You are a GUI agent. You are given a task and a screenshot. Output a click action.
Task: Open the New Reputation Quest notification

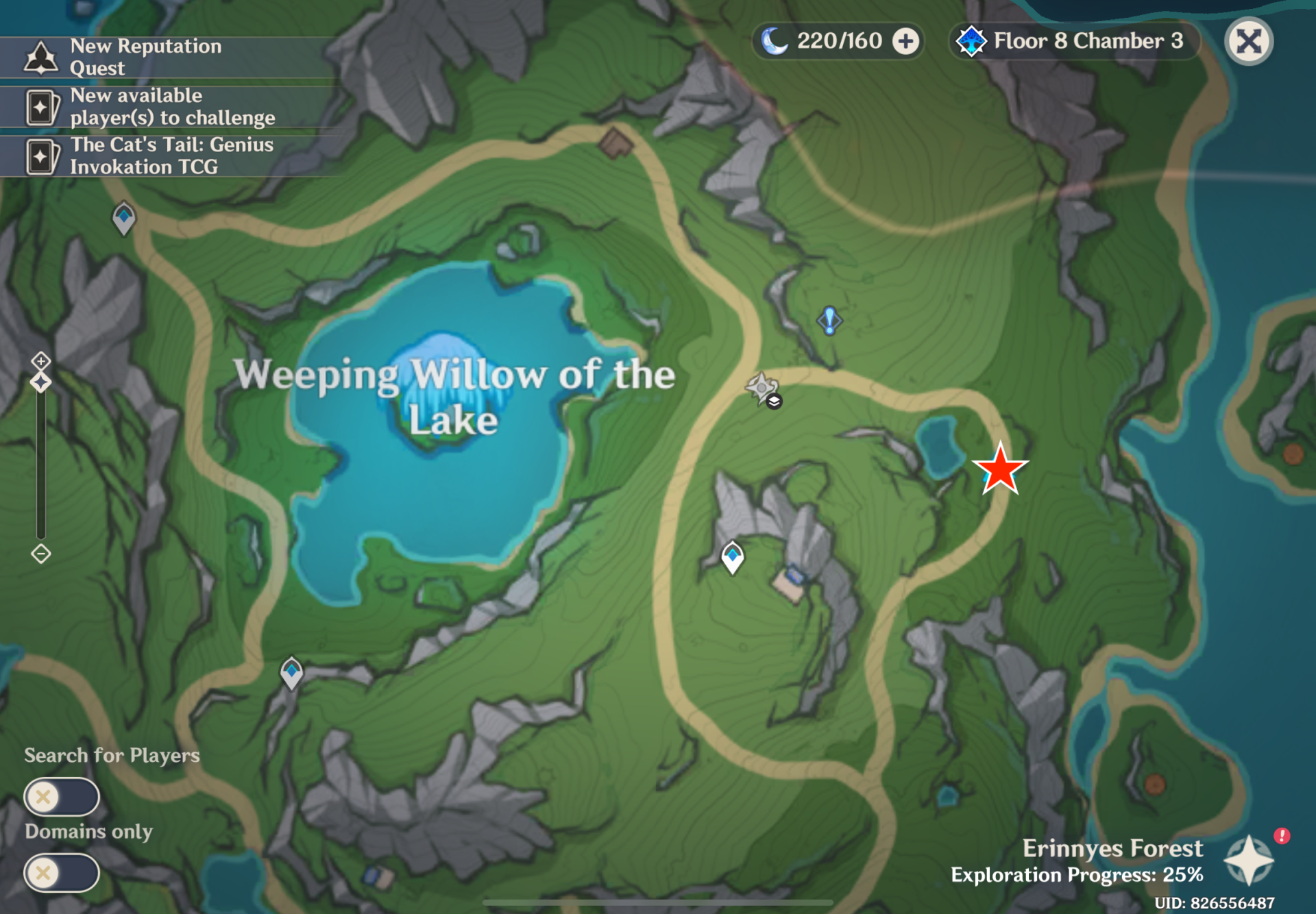[x=145, y=57]
